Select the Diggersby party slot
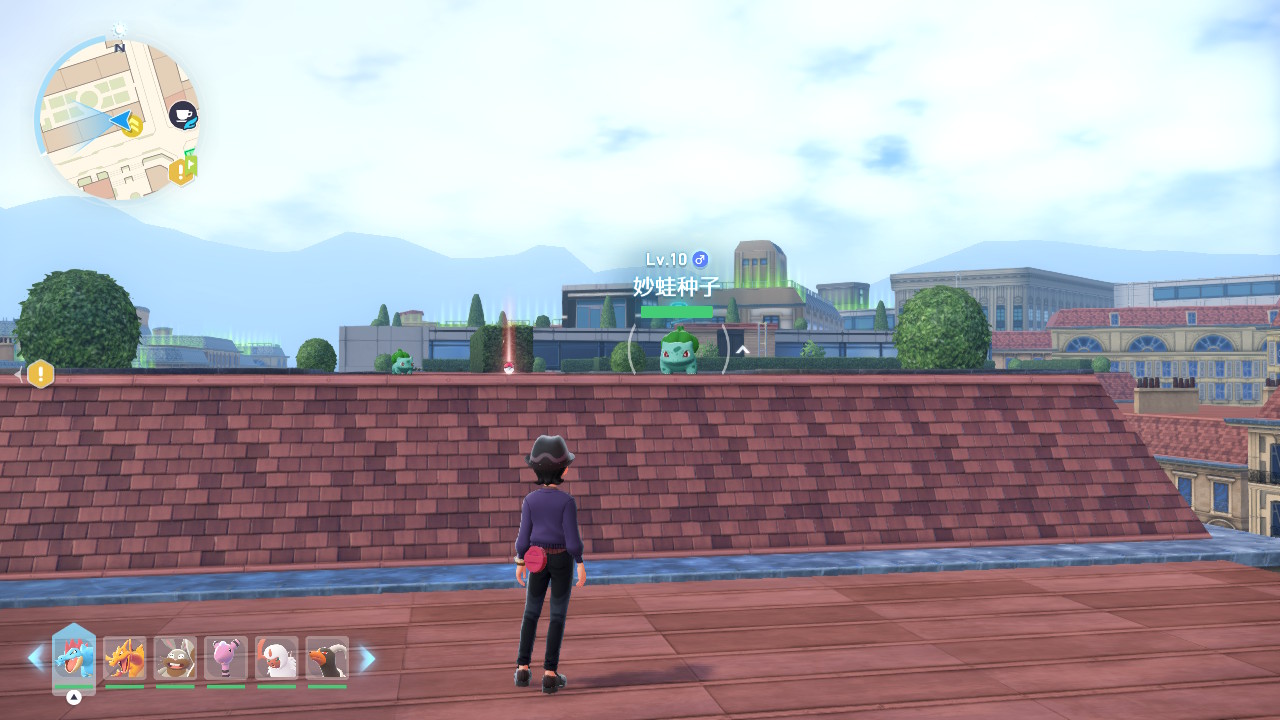The width and height of the screenshot is (1280, 720). click(x=175, y=658)
